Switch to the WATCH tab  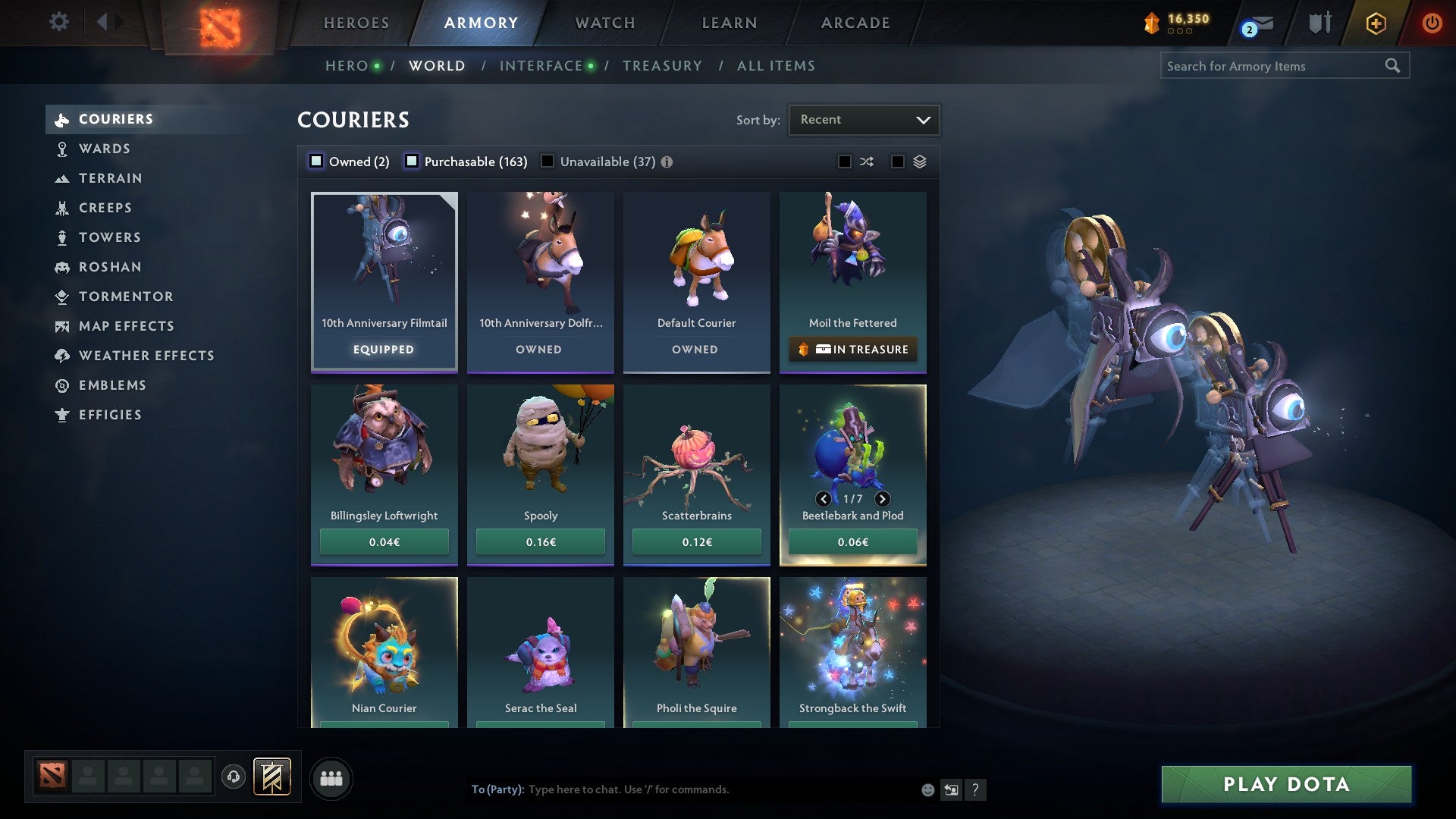click(604, 23)
